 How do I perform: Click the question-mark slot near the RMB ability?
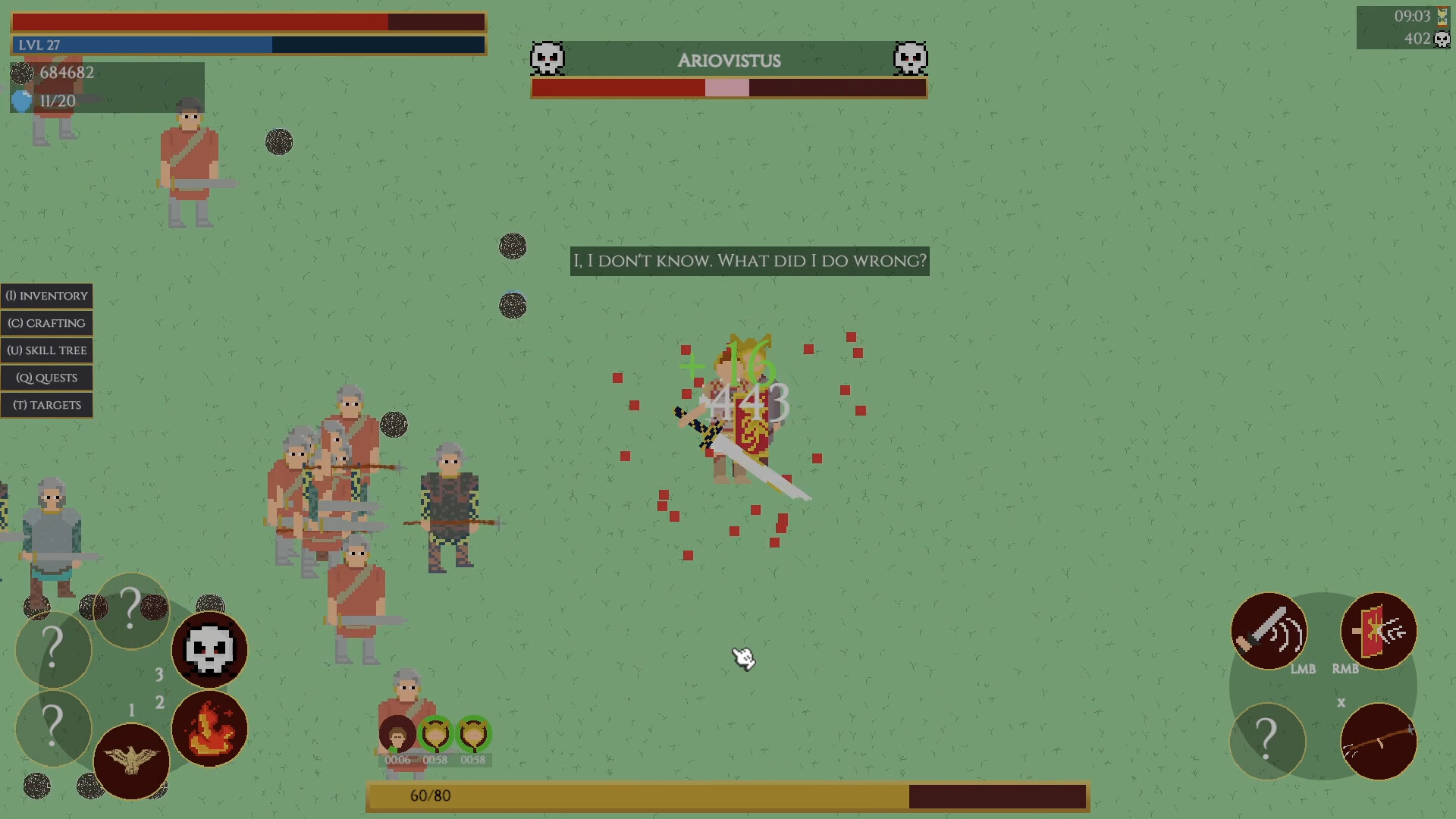[1267, 742]
